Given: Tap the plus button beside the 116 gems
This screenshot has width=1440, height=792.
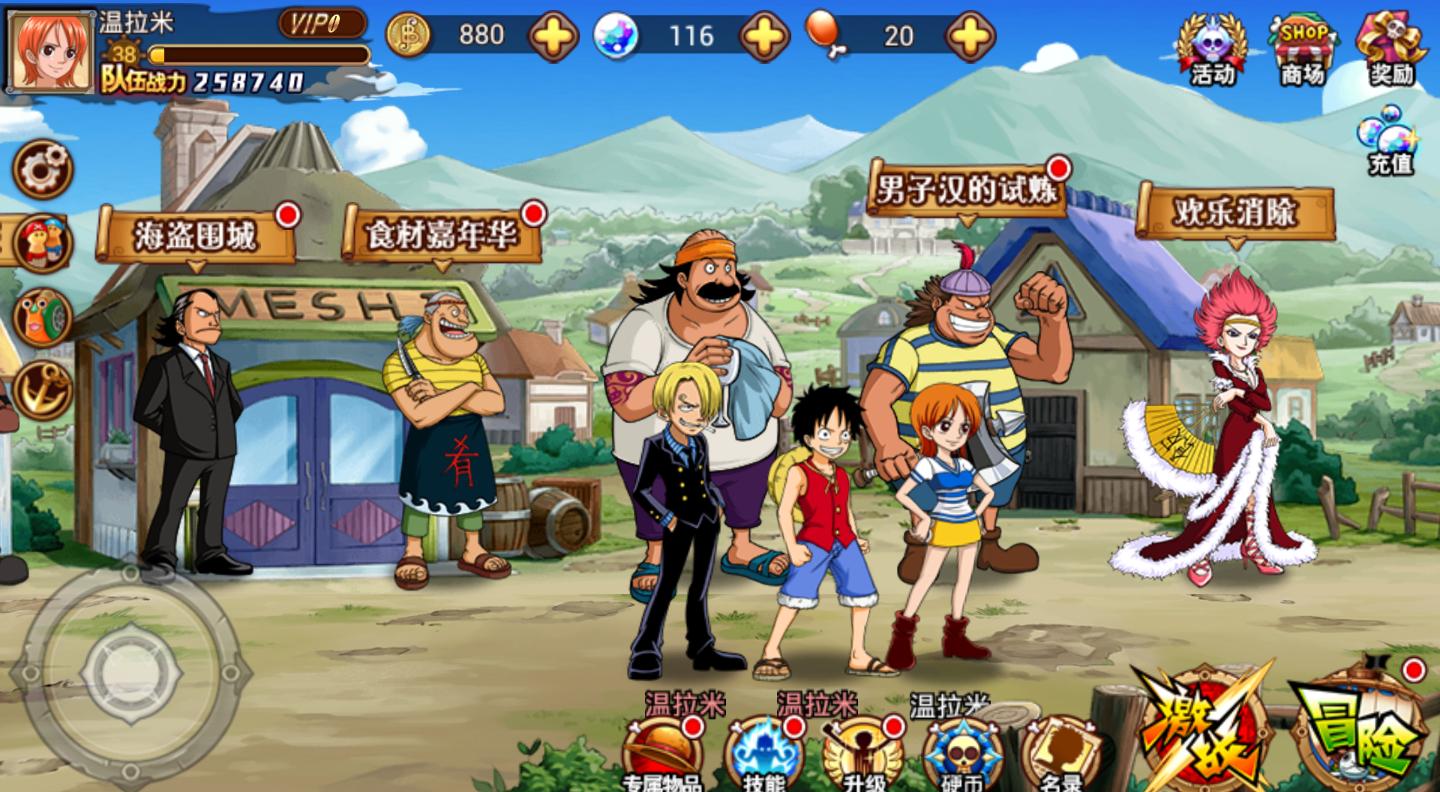Looking at the screenshot, I should (764, 37).
